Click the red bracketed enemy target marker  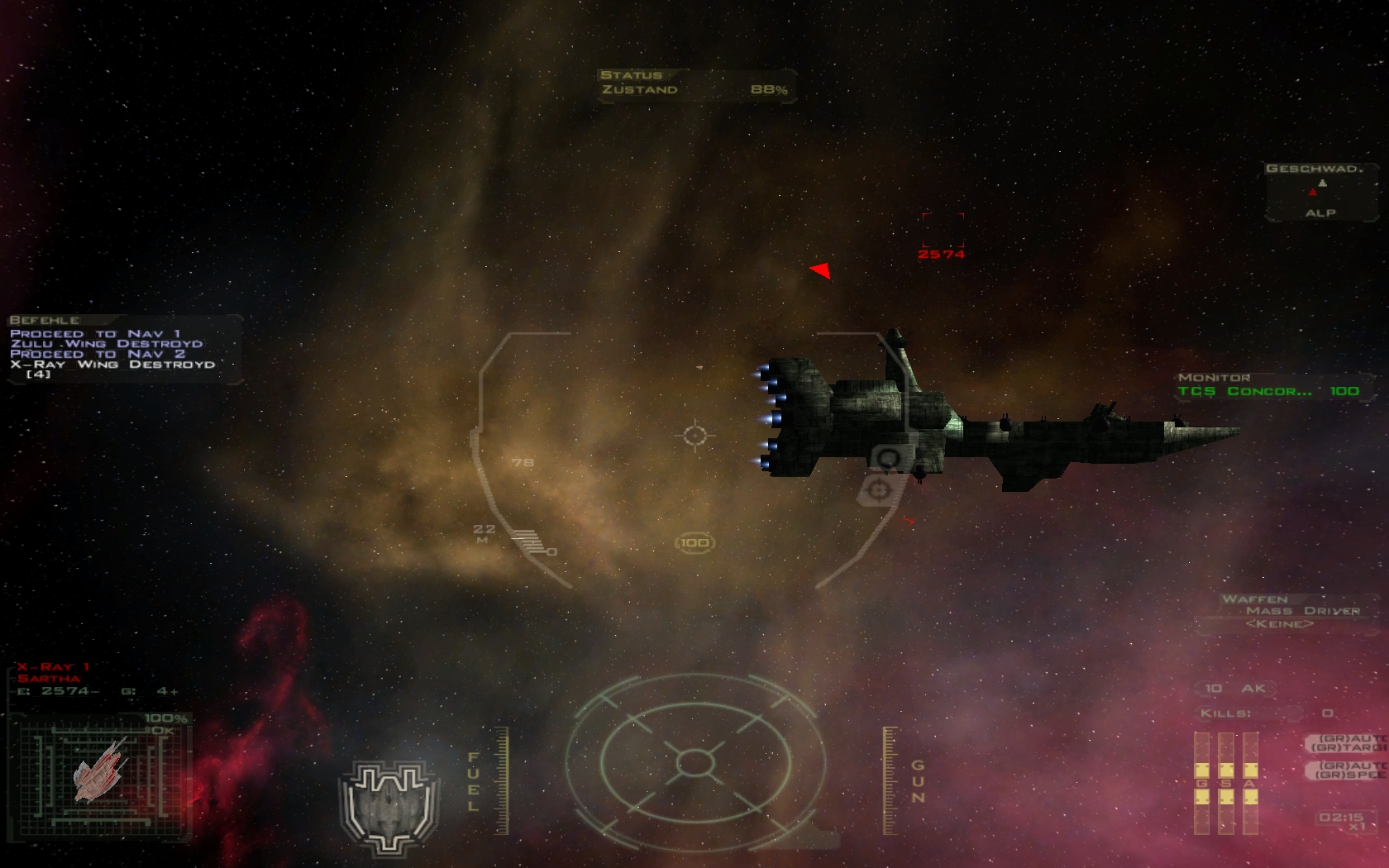(x=943, y=230)
